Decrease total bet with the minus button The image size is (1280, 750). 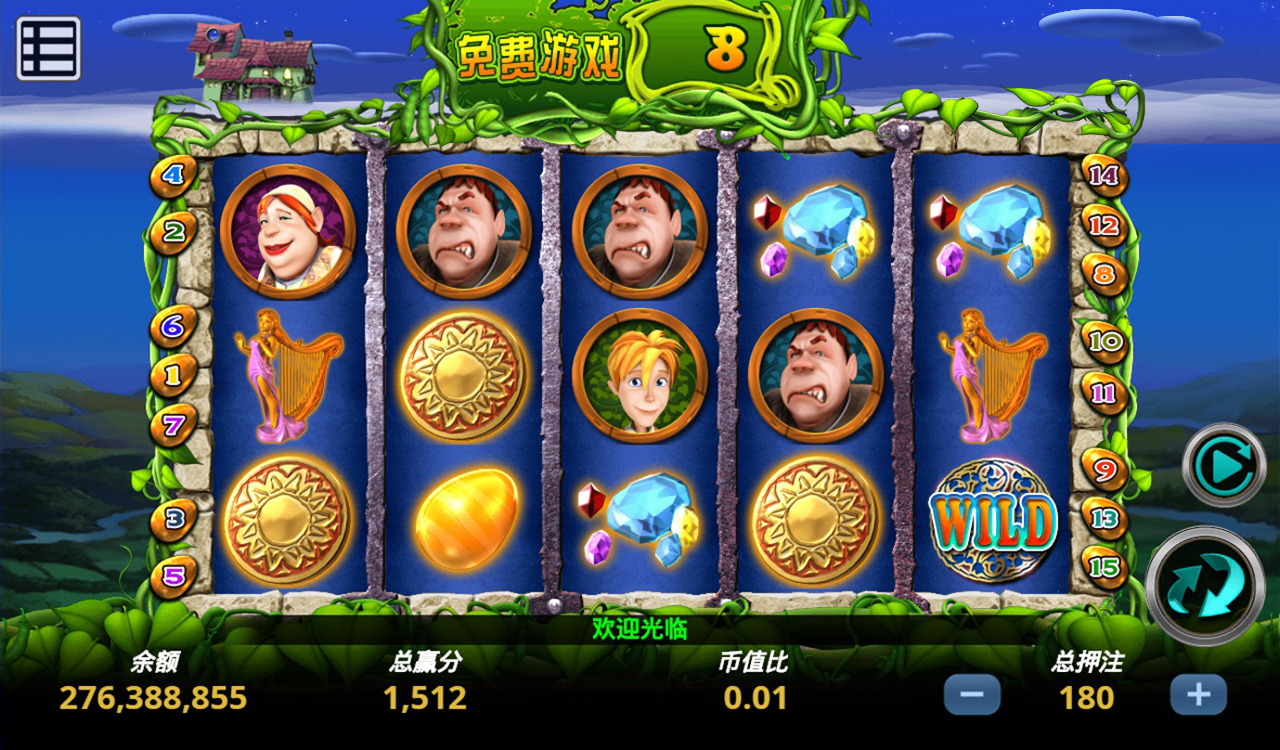pyautogui.click(x=971, y=694)
